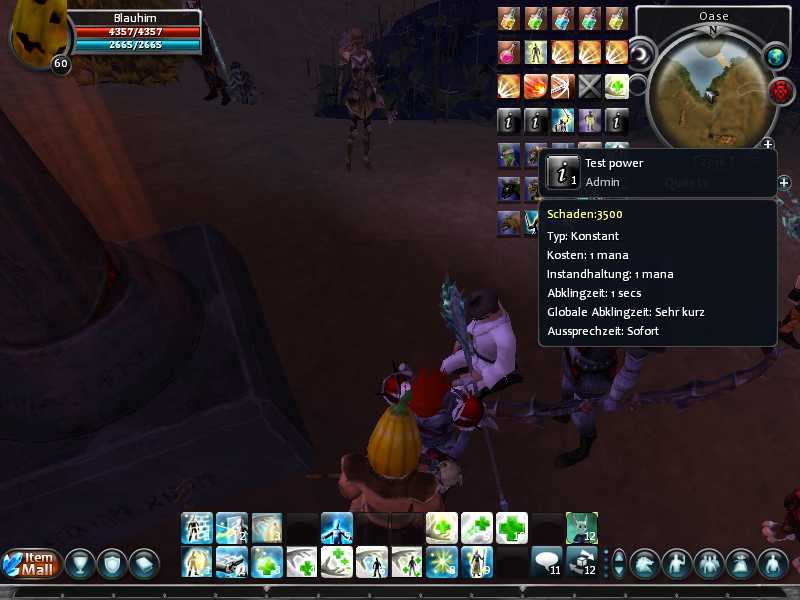Open the shield menu button
Screen dimensions: 800x600
pos(111,564)
